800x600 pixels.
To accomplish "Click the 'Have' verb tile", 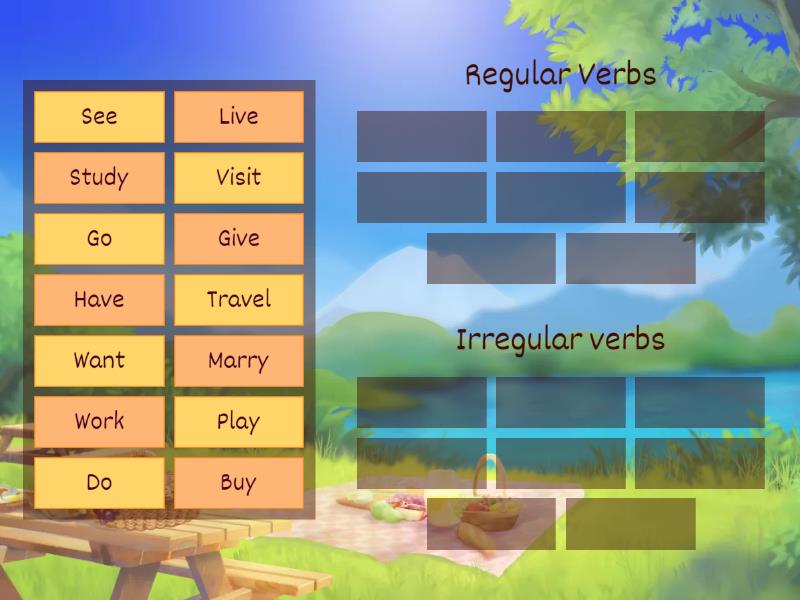I will [99, 300].
